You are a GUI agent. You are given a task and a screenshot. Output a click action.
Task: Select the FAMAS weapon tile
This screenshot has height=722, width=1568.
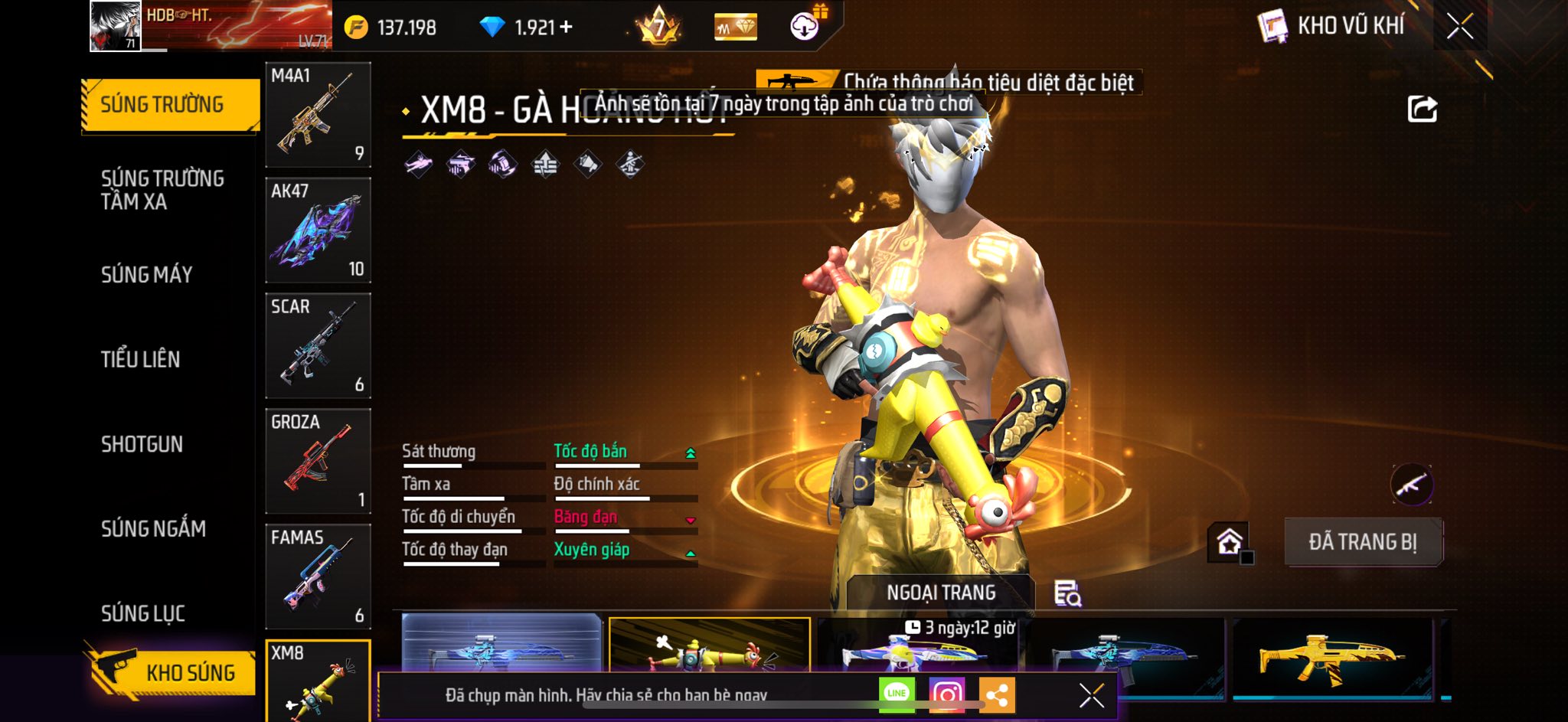(x=318, y=577)
